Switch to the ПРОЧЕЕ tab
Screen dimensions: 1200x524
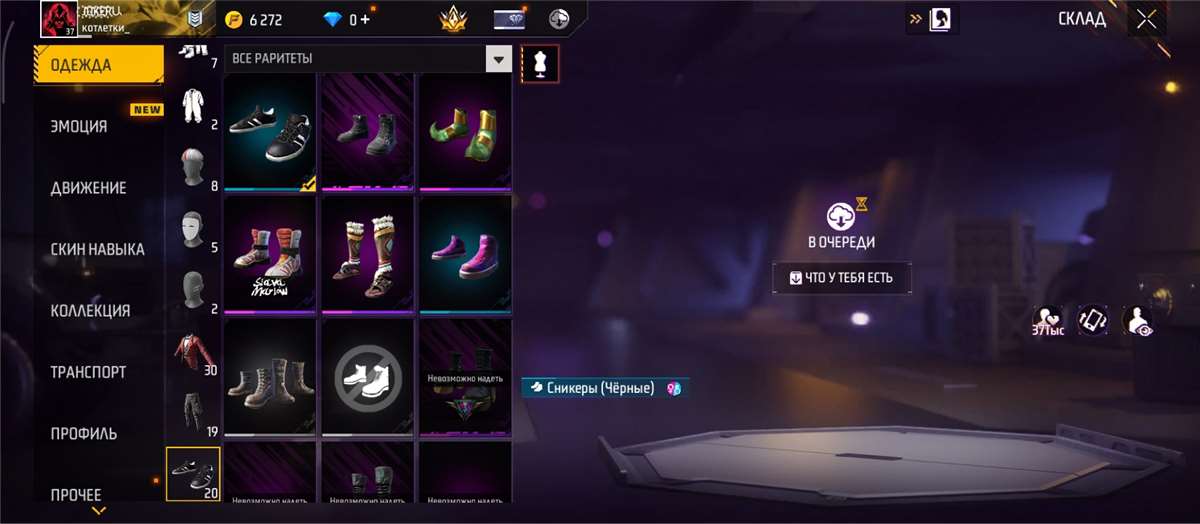[x=76, y=494]
